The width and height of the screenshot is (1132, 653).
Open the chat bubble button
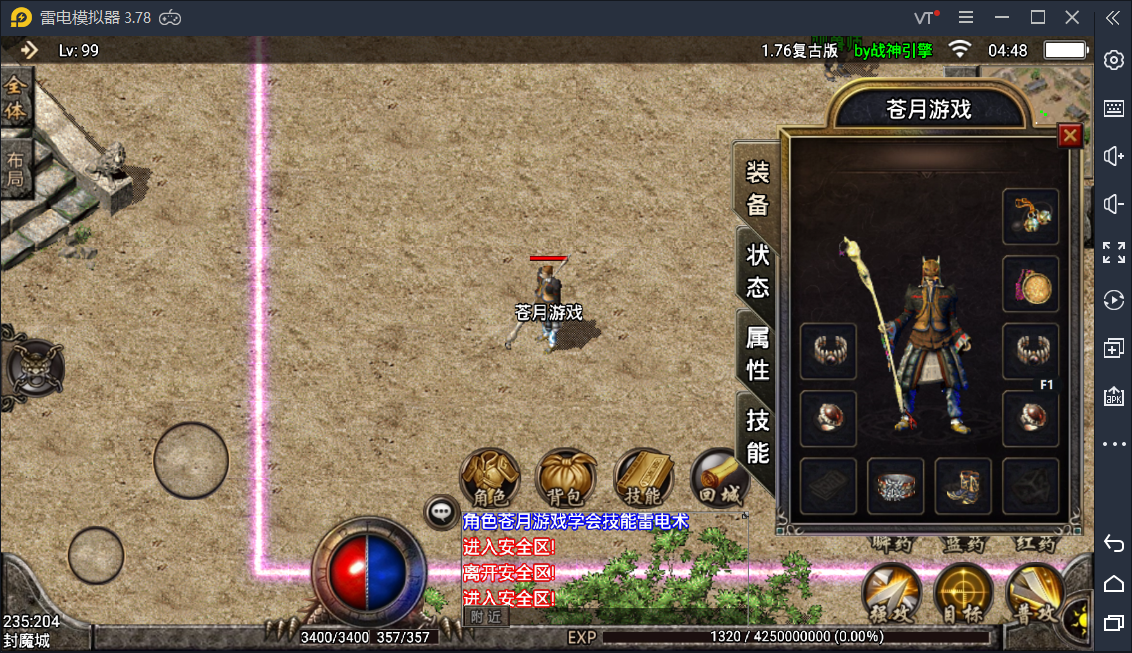(x=441, y=513)
